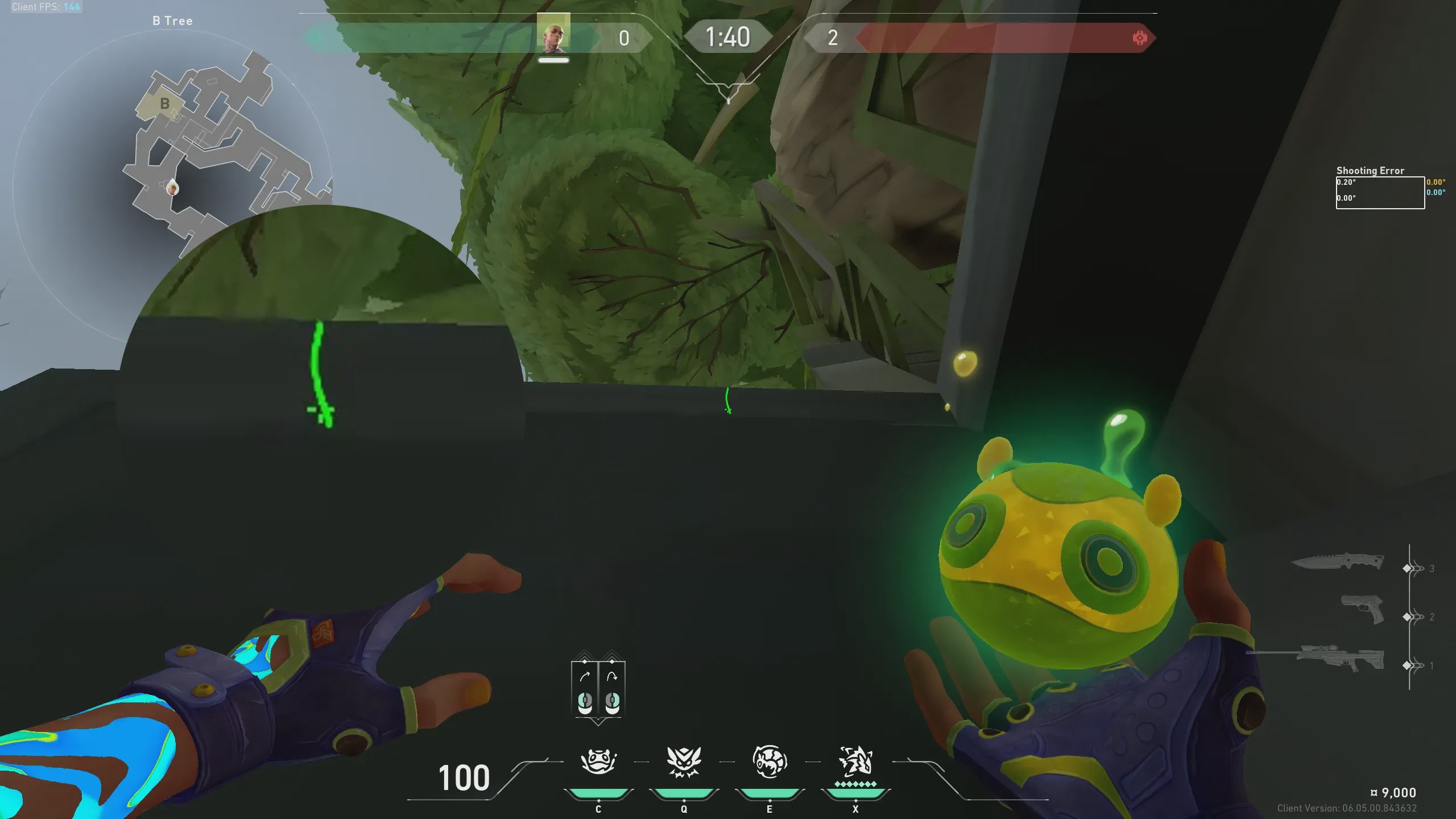
Task: Activate the Q ability icon
Action: (684, 761)
